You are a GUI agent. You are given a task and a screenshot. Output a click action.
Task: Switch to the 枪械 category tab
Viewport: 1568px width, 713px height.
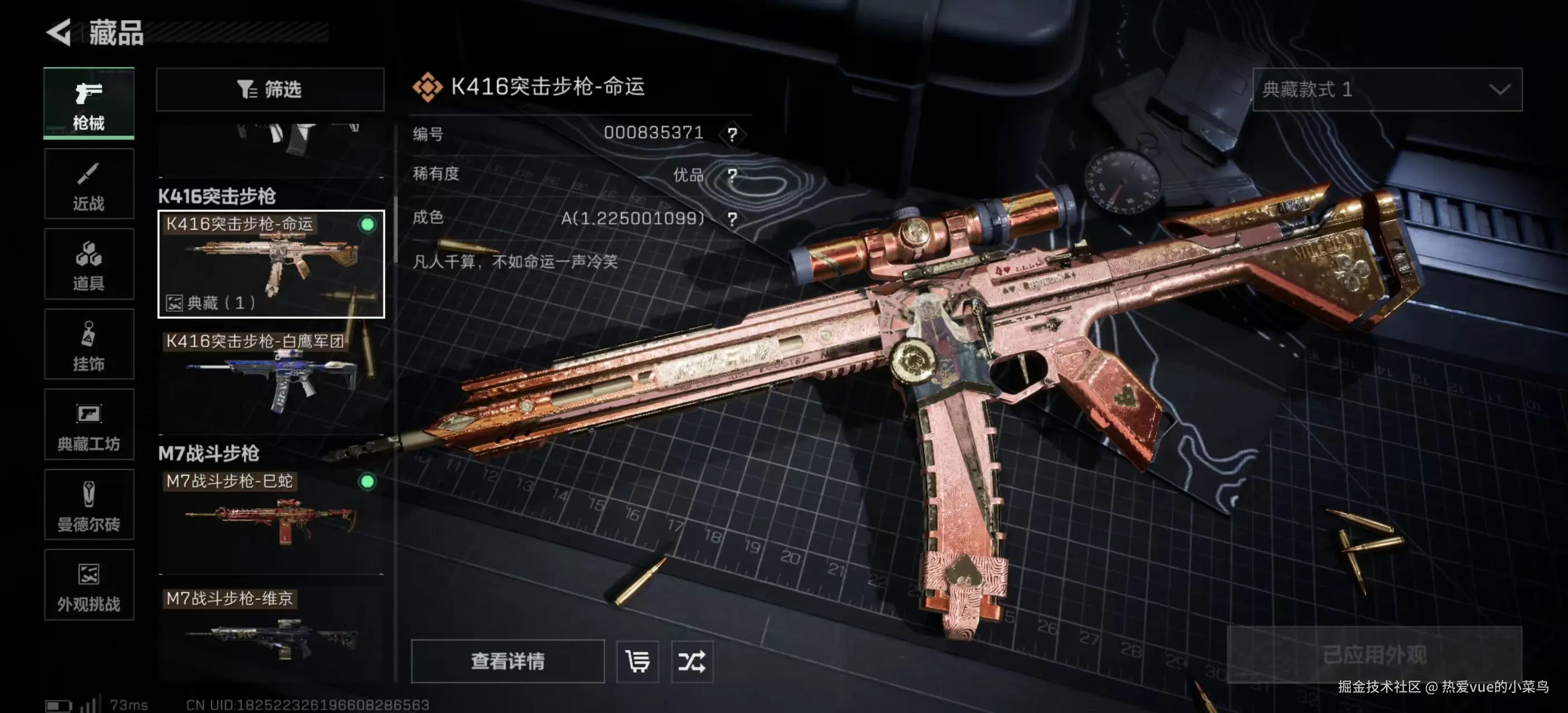[89, 104]
